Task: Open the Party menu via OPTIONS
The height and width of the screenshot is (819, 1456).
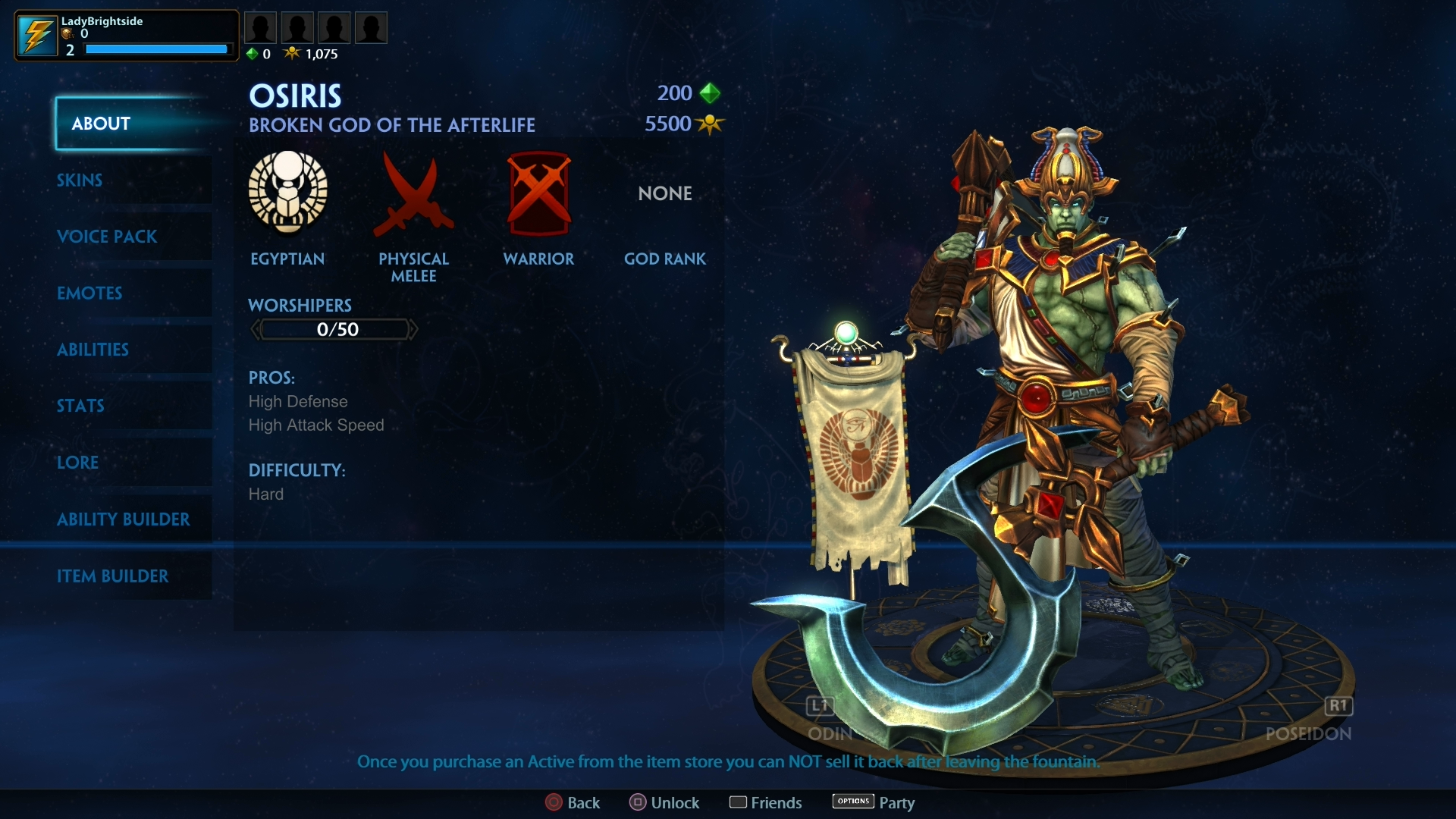Action: 853,801
